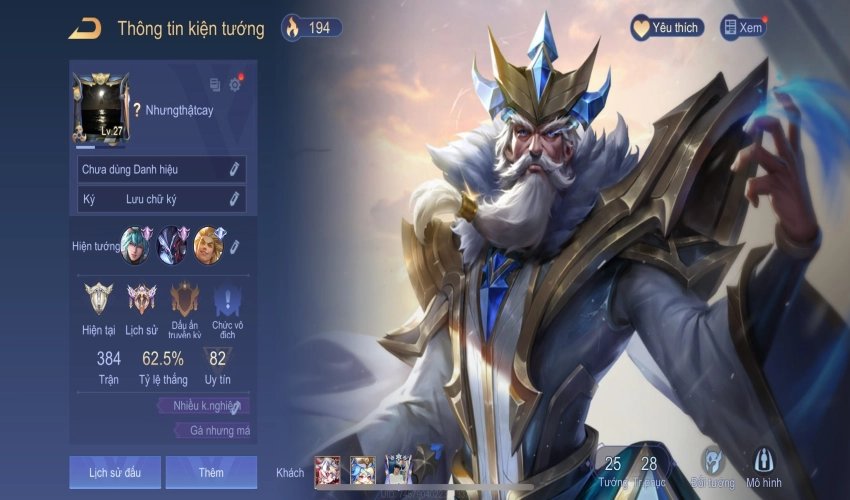The height and width of the screenshot is (500, 850).
Task: Edit the displayed heroes with pencil icon
Action: (234, 246)
